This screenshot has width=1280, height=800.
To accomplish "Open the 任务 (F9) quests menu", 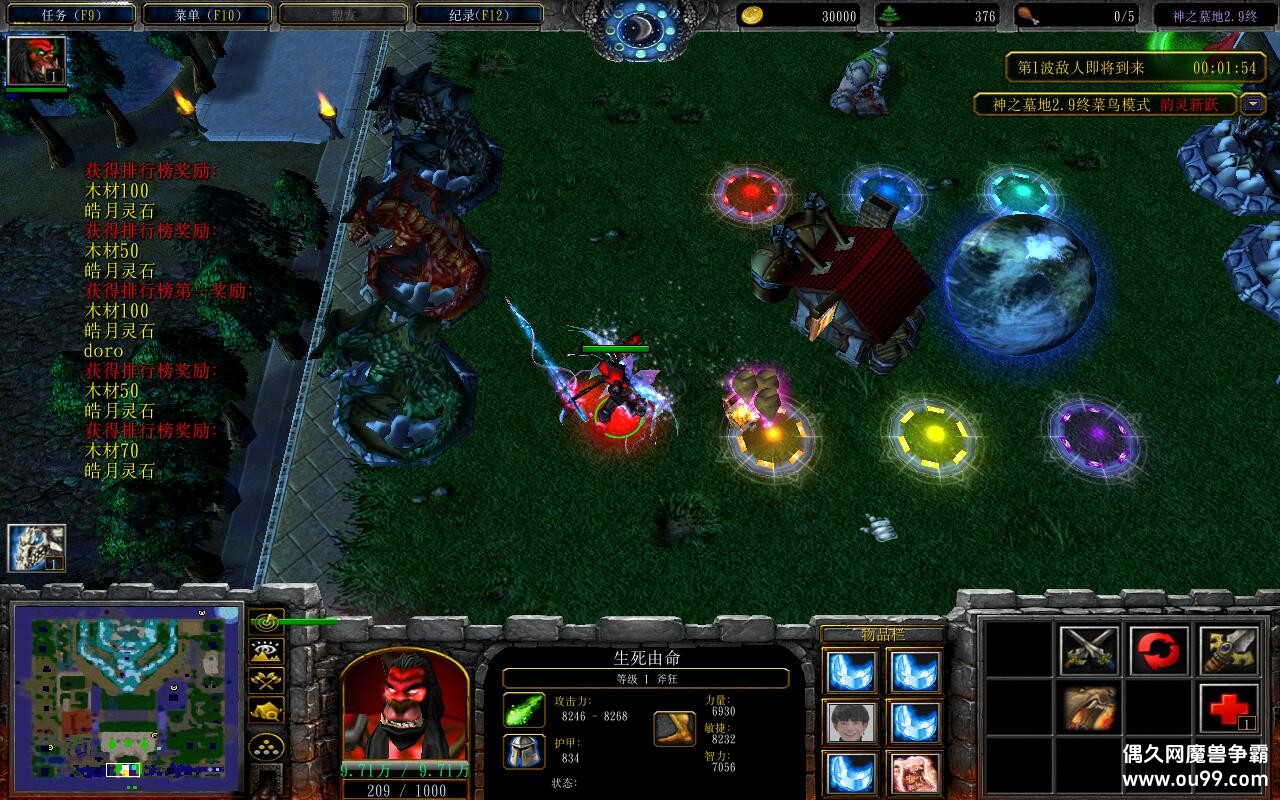I will point(69,15).
